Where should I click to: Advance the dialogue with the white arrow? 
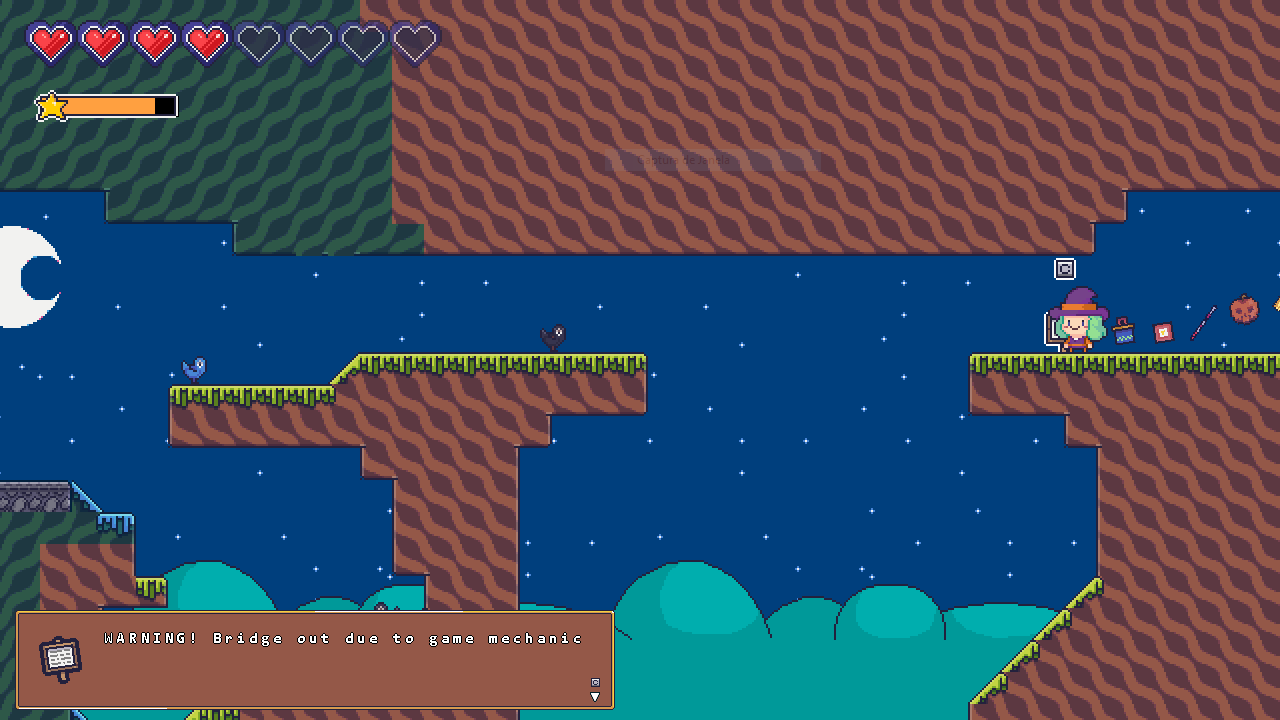[x=595, y=696]
